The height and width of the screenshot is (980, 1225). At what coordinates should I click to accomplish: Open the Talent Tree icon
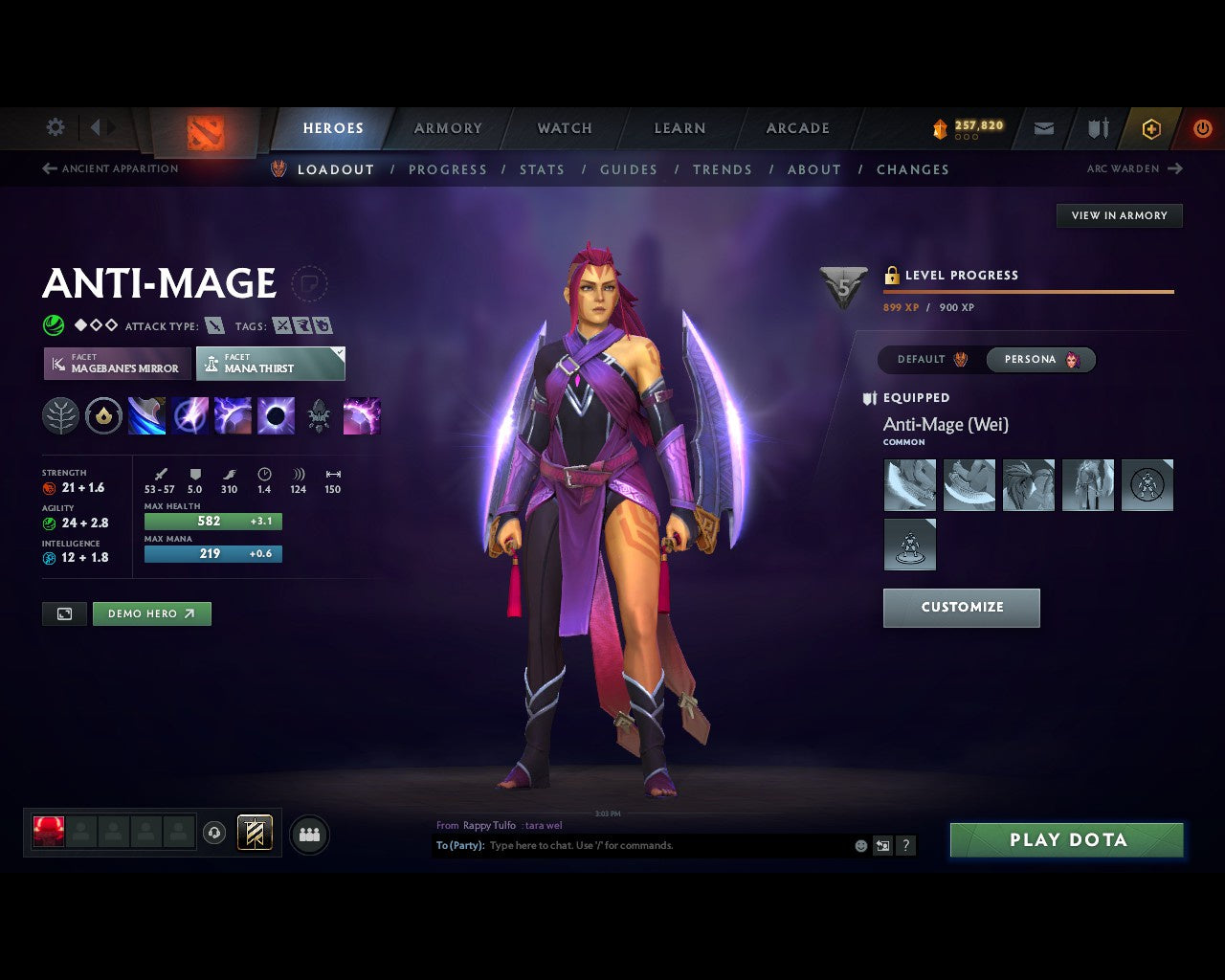pyautogui.click(x=60, y=415)
